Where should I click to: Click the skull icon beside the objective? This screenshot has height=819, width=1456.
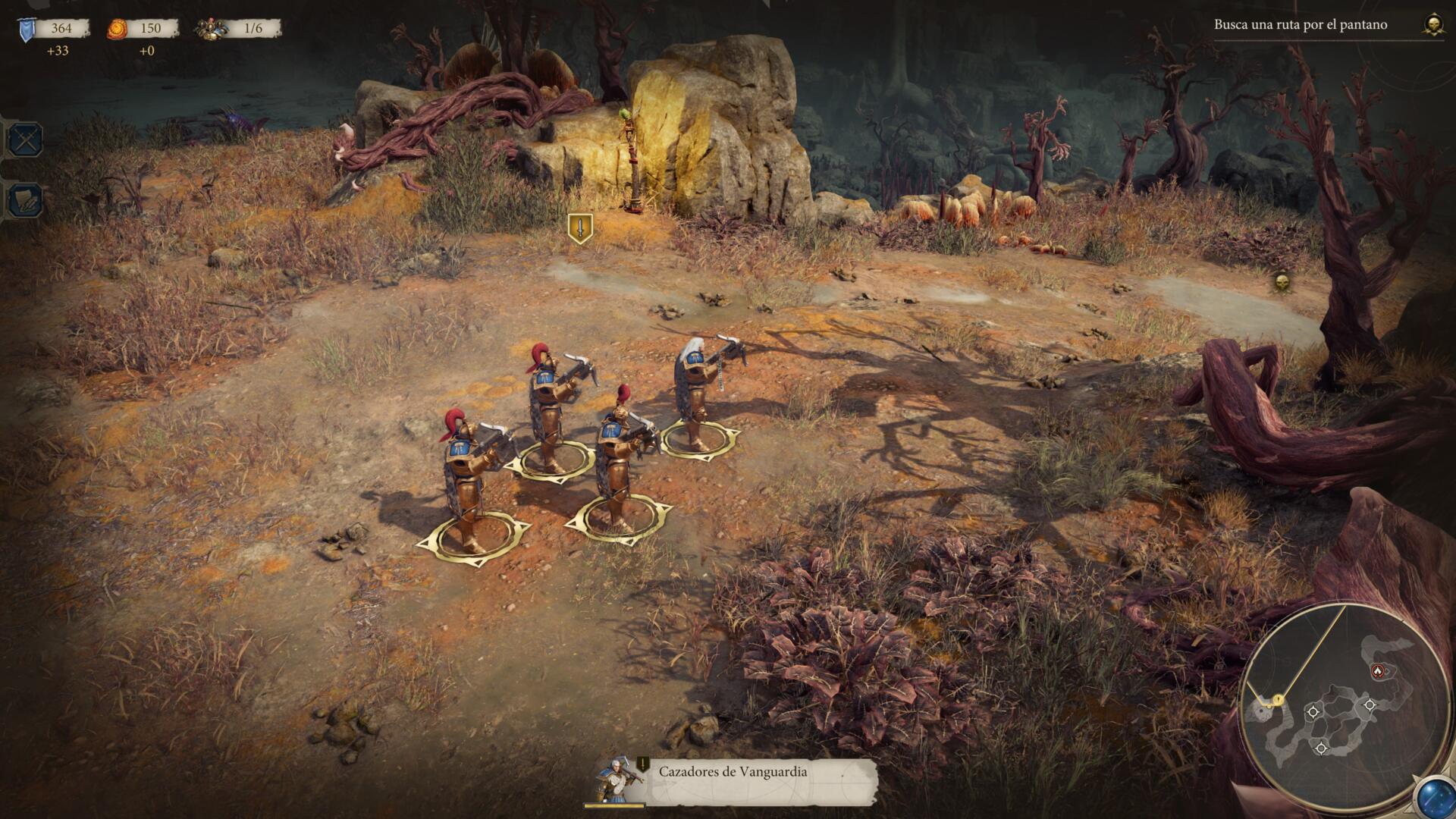[x=1432, y=25]
